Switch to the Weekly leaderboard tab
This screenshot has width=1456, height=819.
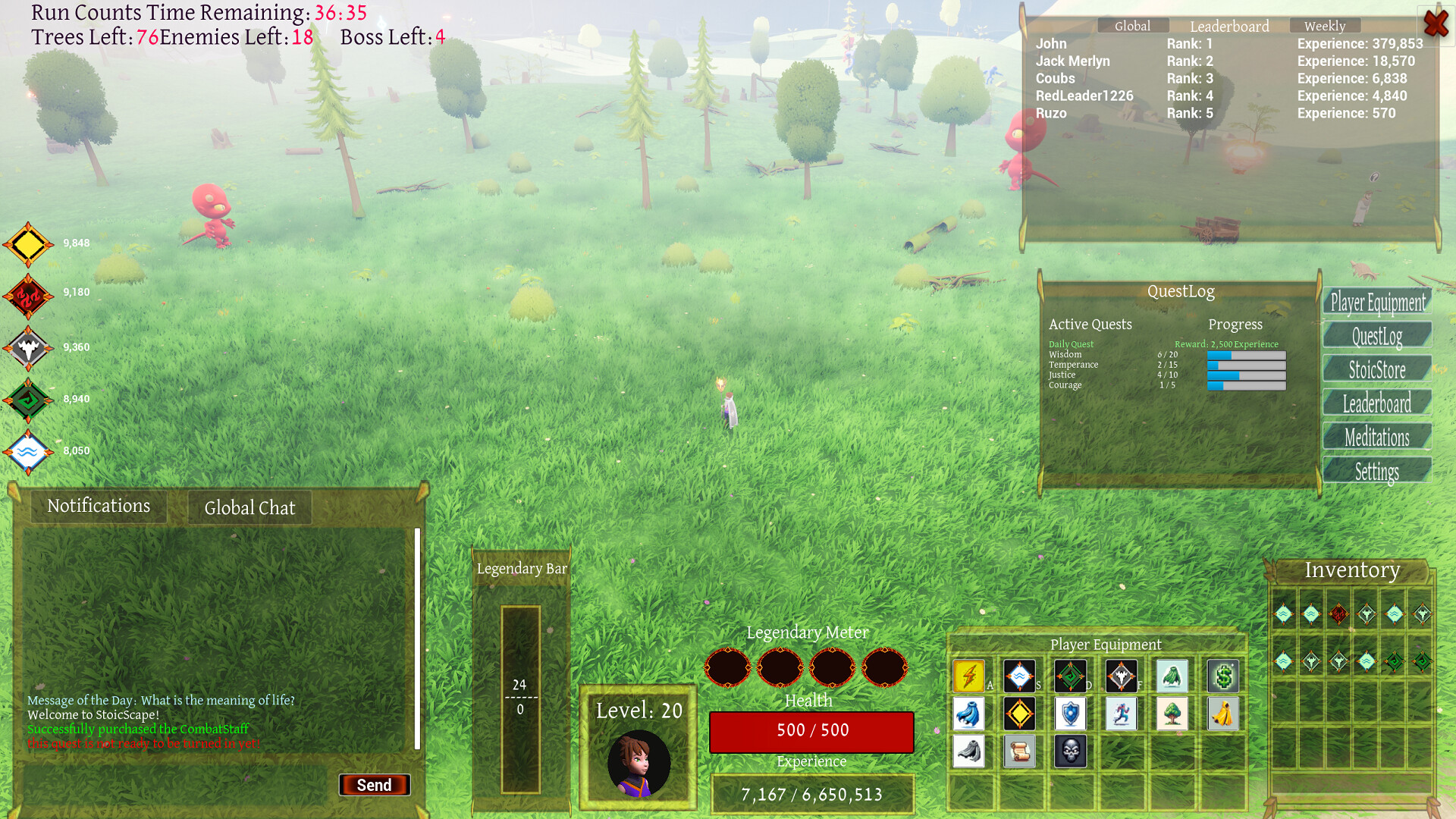pos(1324,25)
